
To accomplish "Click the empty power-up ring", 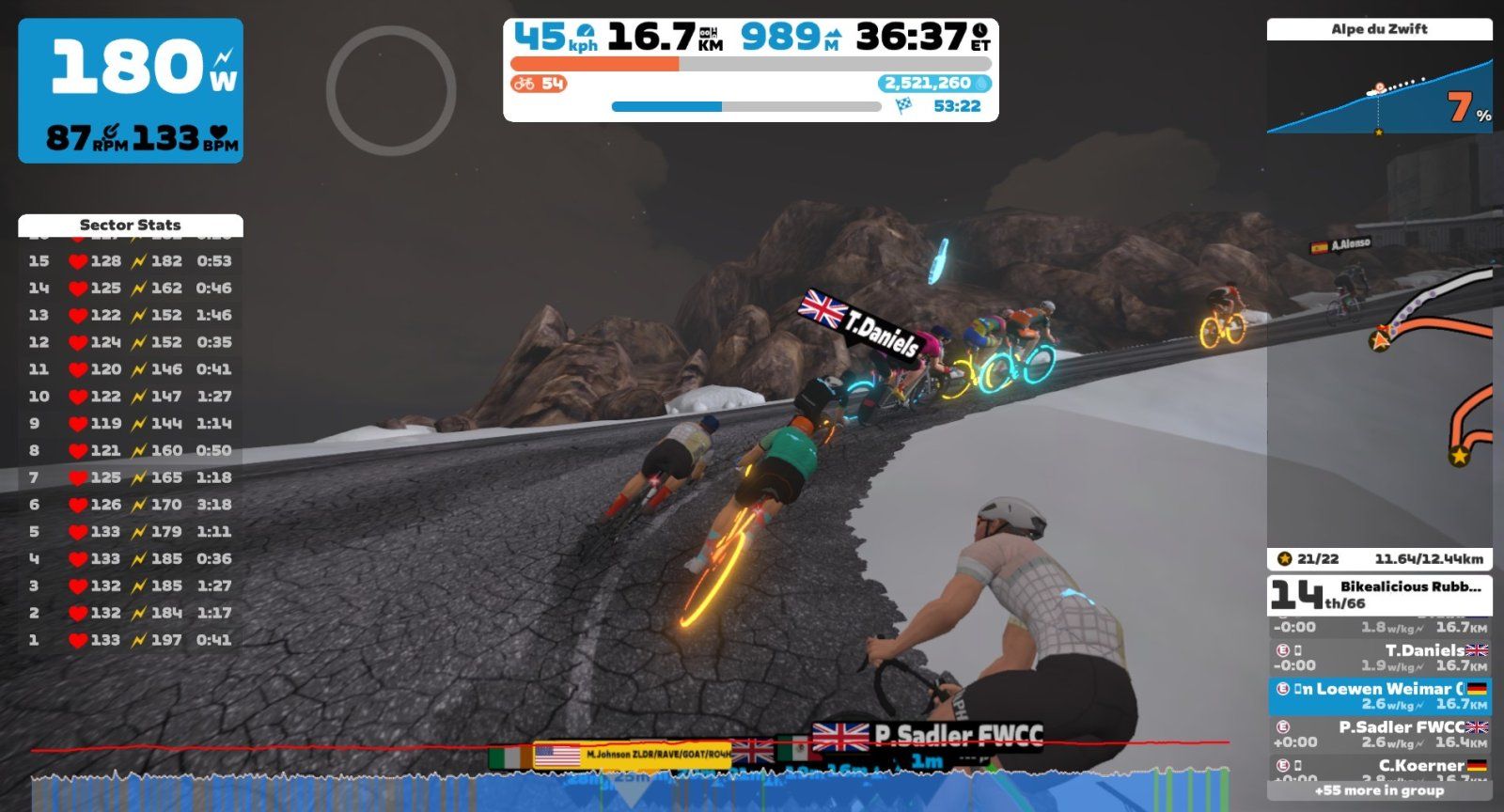I will pos(391,90).
